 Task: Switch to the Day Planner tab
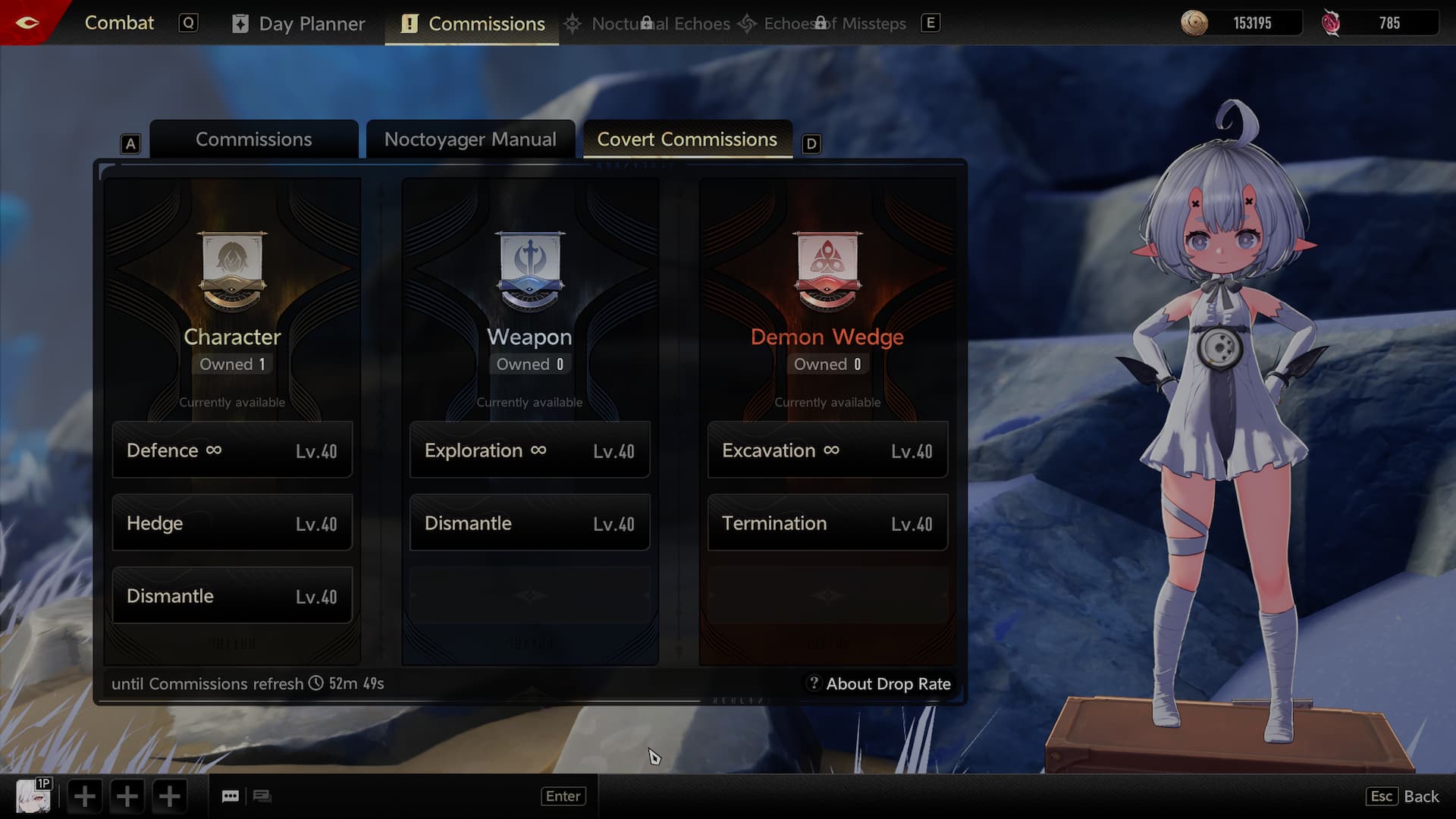[x=298, y=24]
